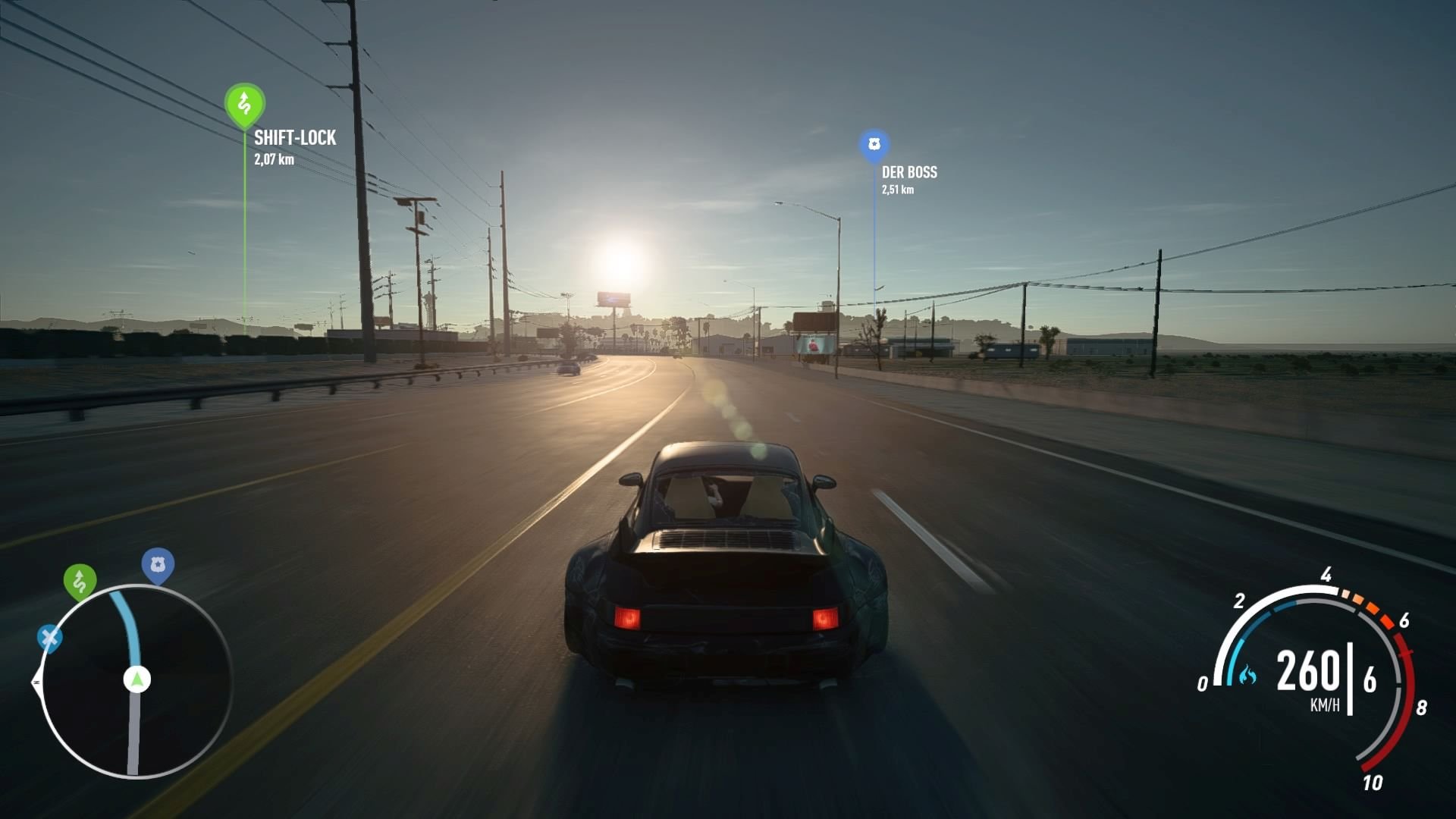Click the 2,07 km distance text under SHIFT-LOCK

[275, 160]
